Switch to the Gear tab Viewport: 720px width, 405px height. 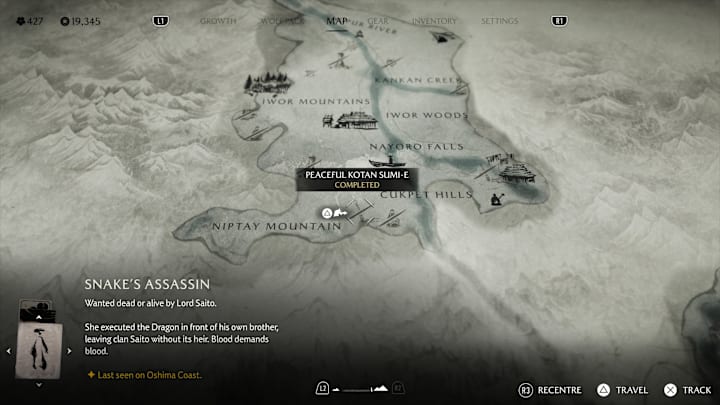pyautogui.click(x=379, y=21)
